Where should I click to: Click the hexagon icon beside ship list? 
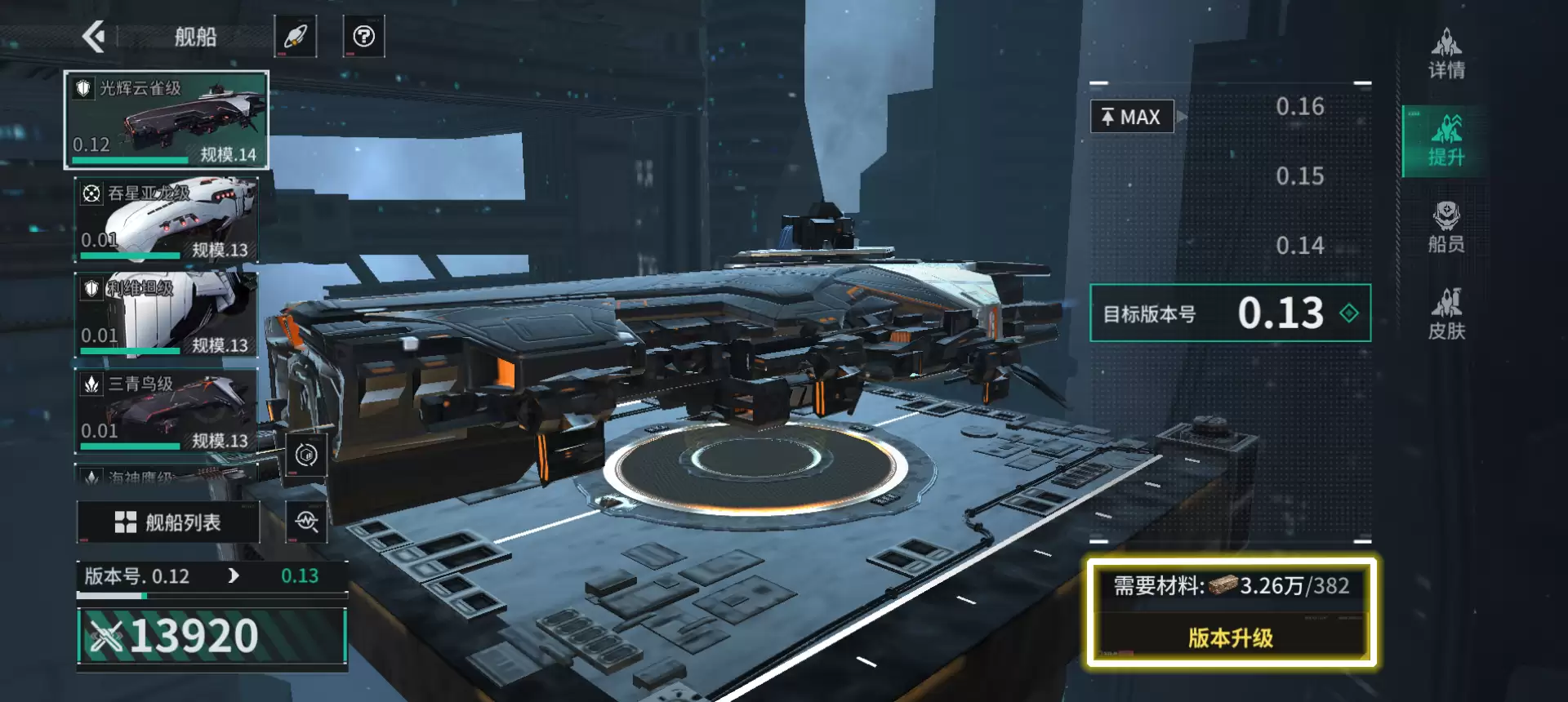306,455
